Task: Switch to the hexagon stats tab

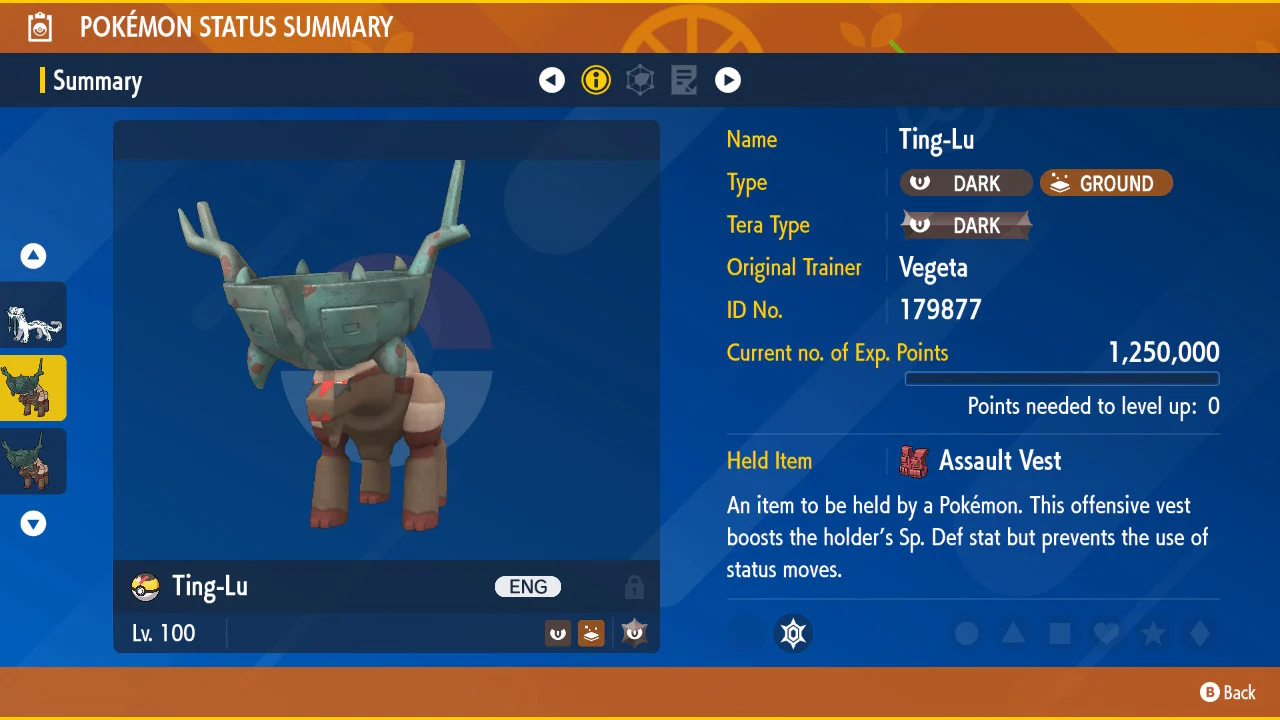Action: tap(640, 80)
